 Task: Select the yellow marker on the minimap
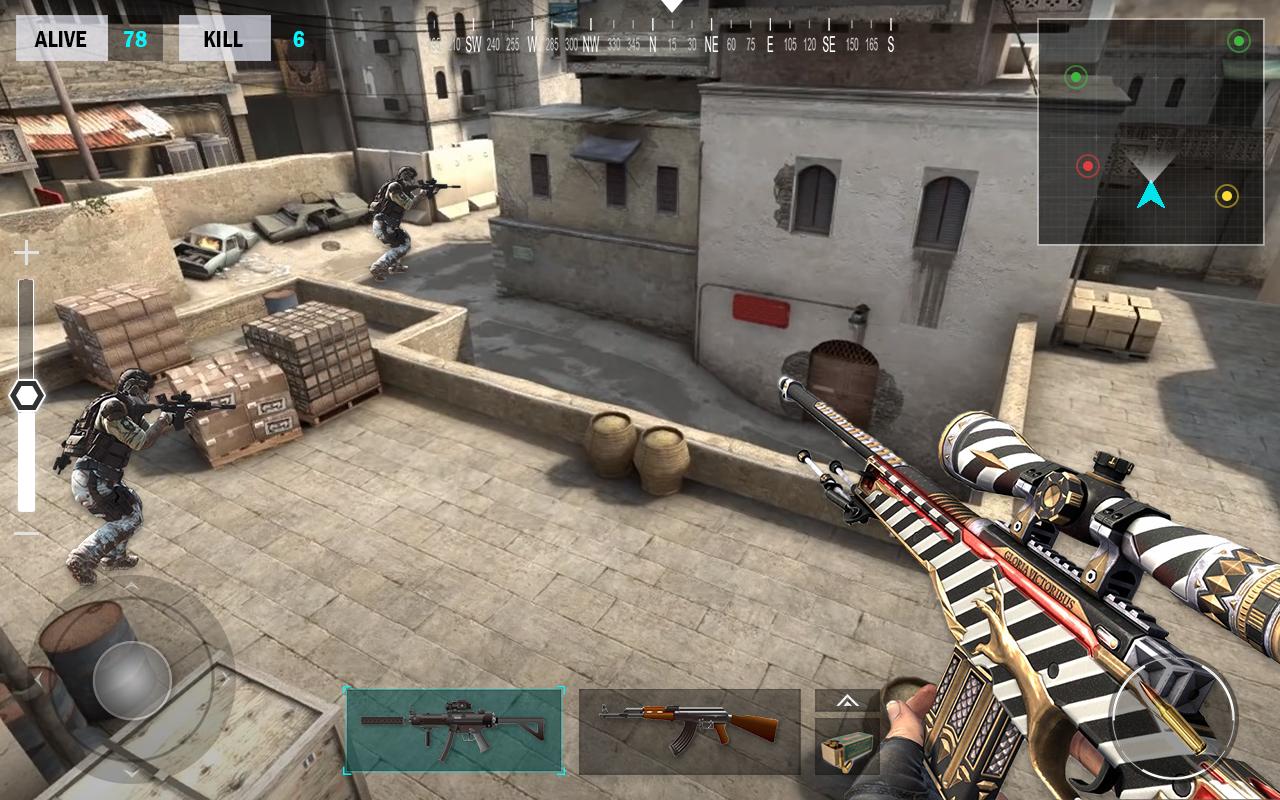click(1226, 196)
